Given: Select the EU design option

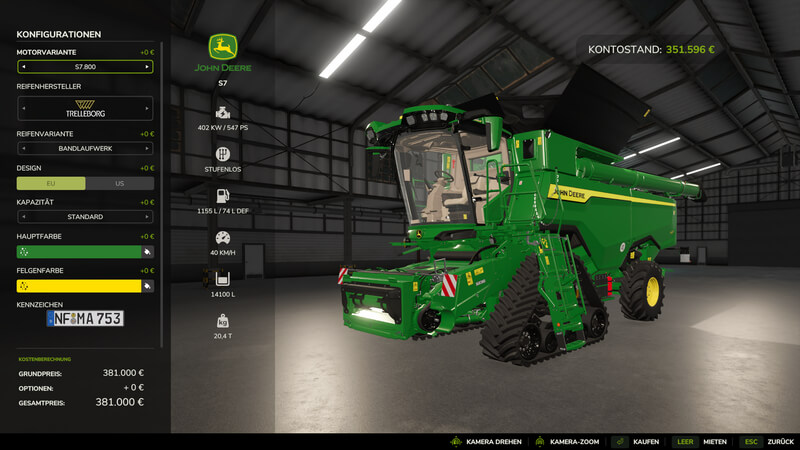Looking at the screenshot, I should pos(51,183).
